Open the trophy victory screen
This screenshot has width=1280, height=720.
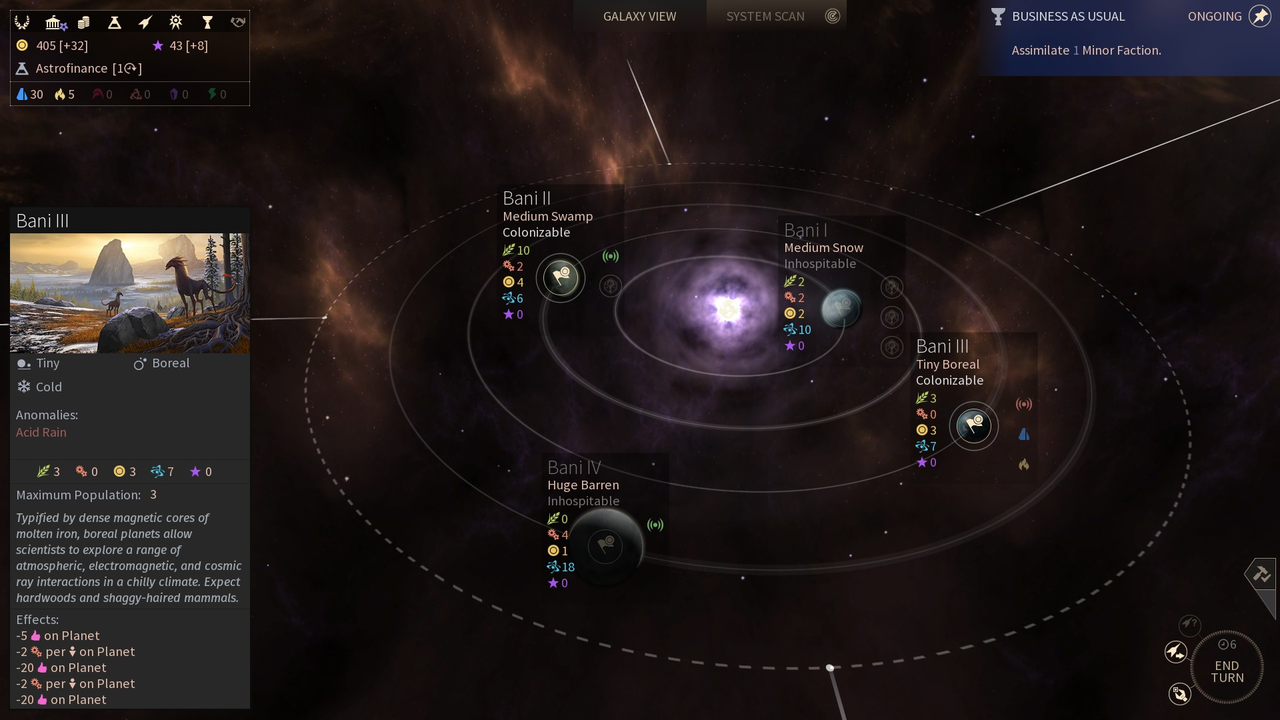coord(207,22)
